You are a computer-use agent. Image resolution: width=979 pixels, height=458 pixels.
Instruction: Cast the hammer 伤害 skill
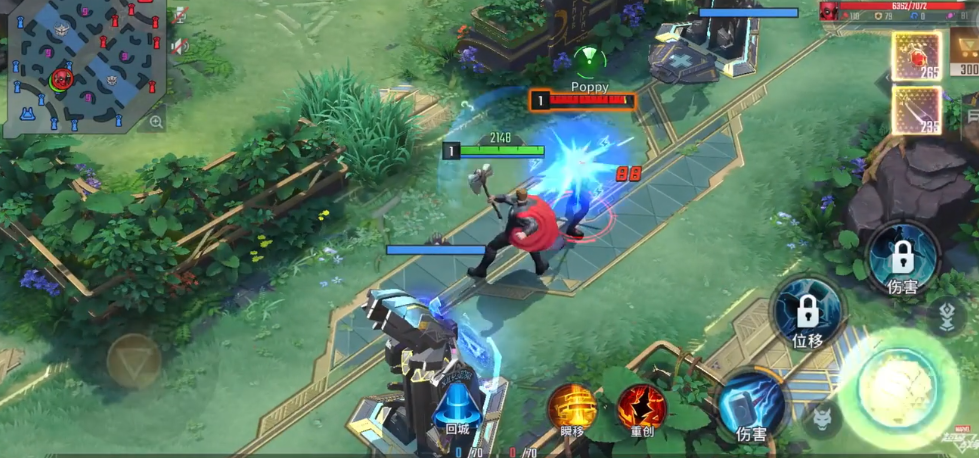(751, 407)
